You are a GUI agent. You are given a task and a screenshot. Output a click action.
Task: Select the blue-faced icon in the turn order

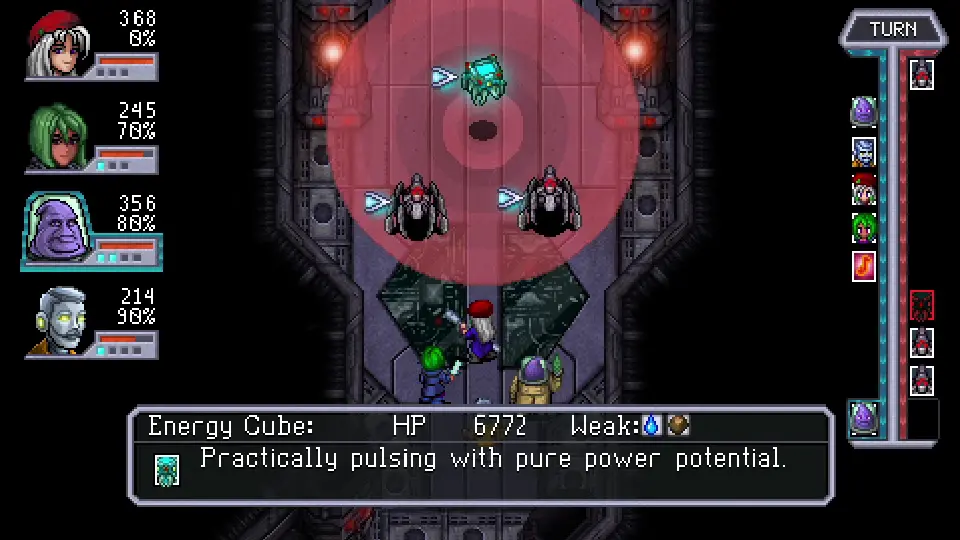(x=864, y=152)
